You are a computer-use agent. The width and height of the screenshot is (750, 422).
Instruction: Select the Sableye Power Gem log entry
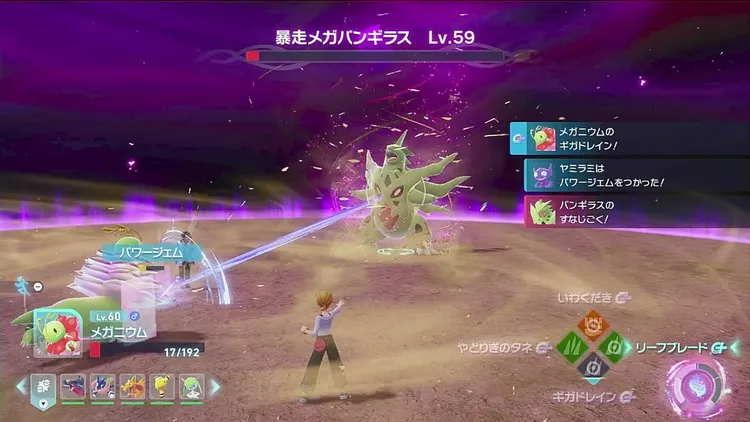636,175
